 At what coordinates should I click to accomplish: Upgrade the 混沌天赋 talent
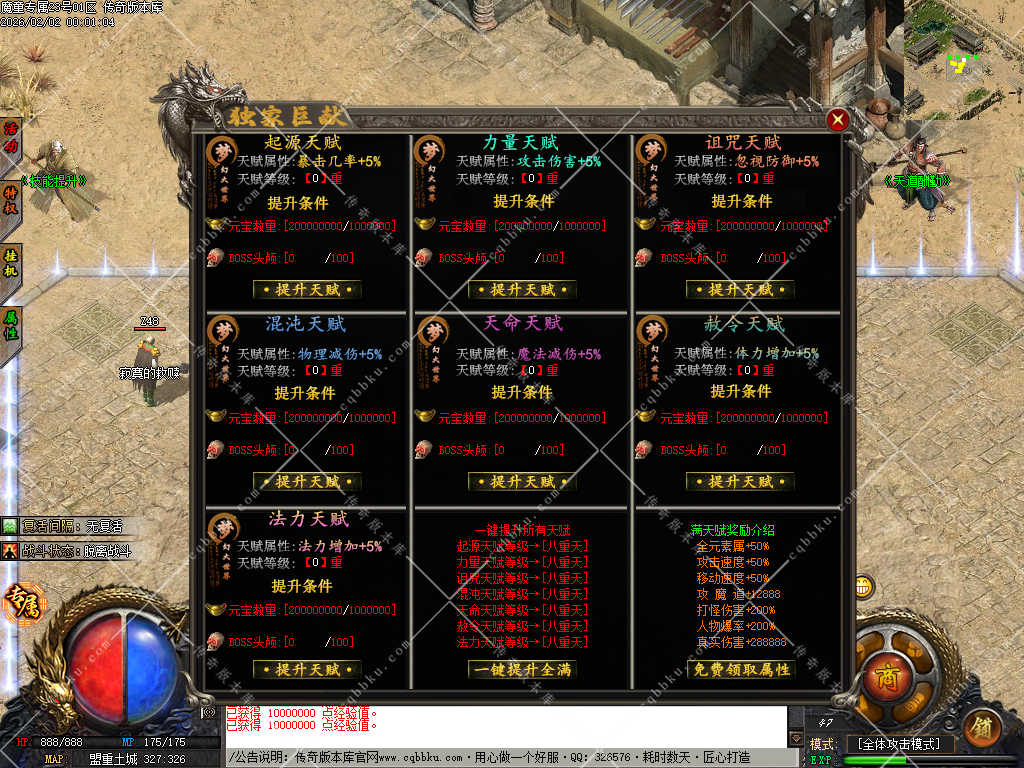[306, 482]
